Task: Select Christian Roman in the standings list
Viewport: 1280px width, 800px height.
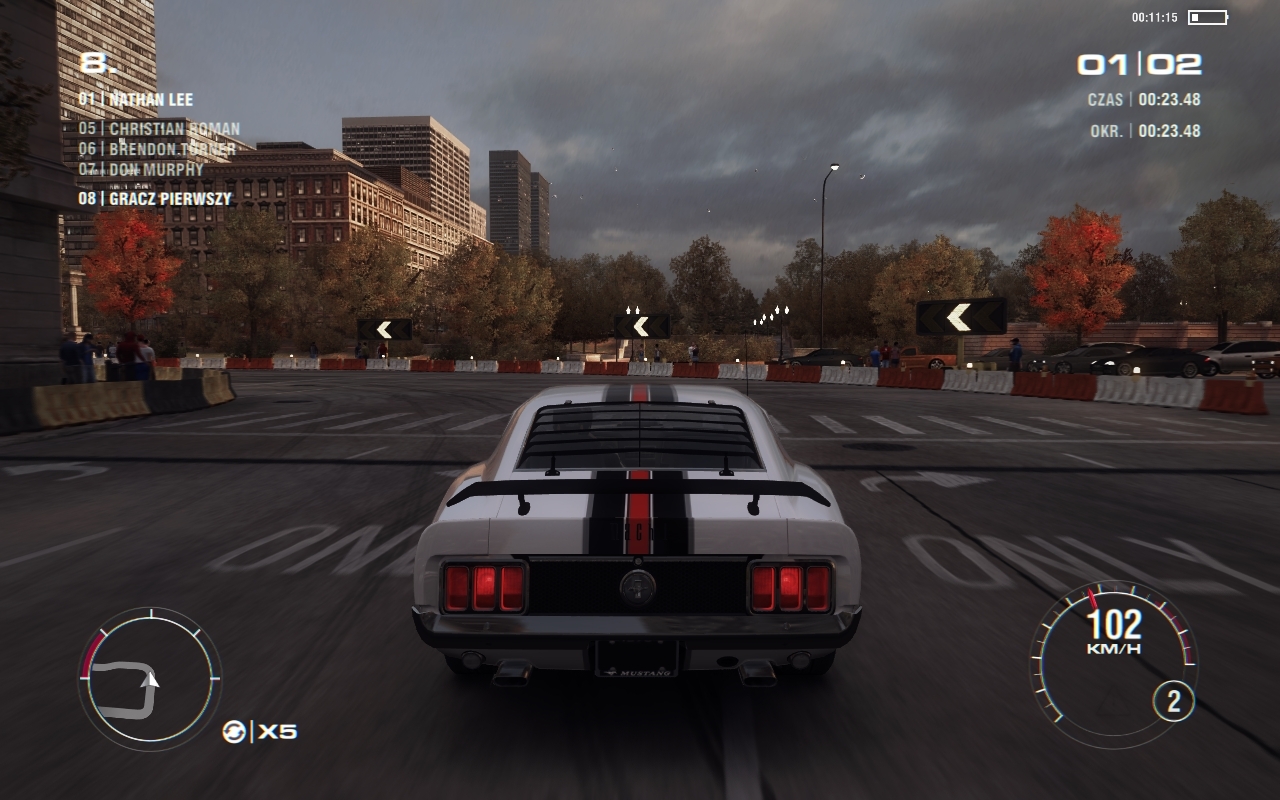Action: 160,129
